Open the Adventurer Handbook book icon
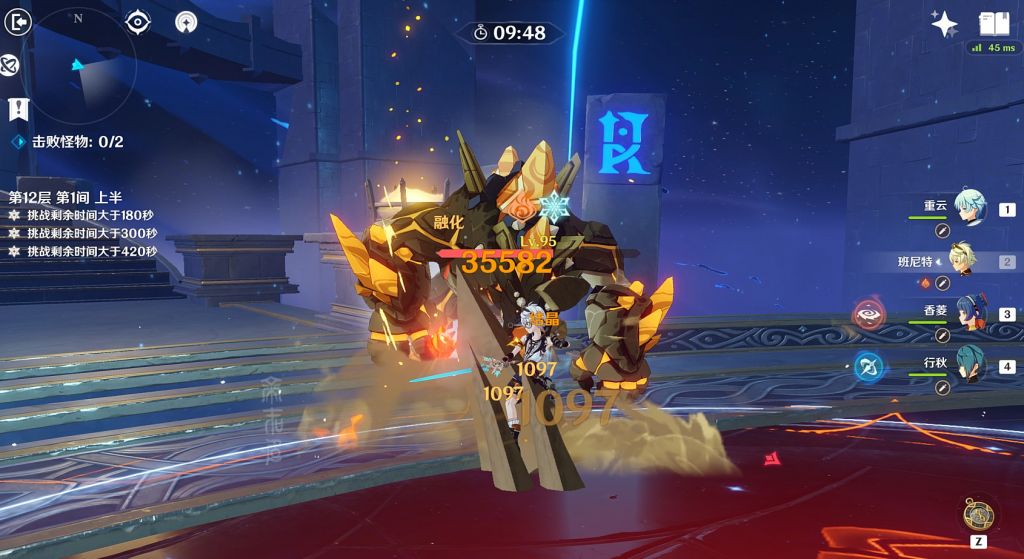The width and height of the screenshot is (1024, 559). 993,23
